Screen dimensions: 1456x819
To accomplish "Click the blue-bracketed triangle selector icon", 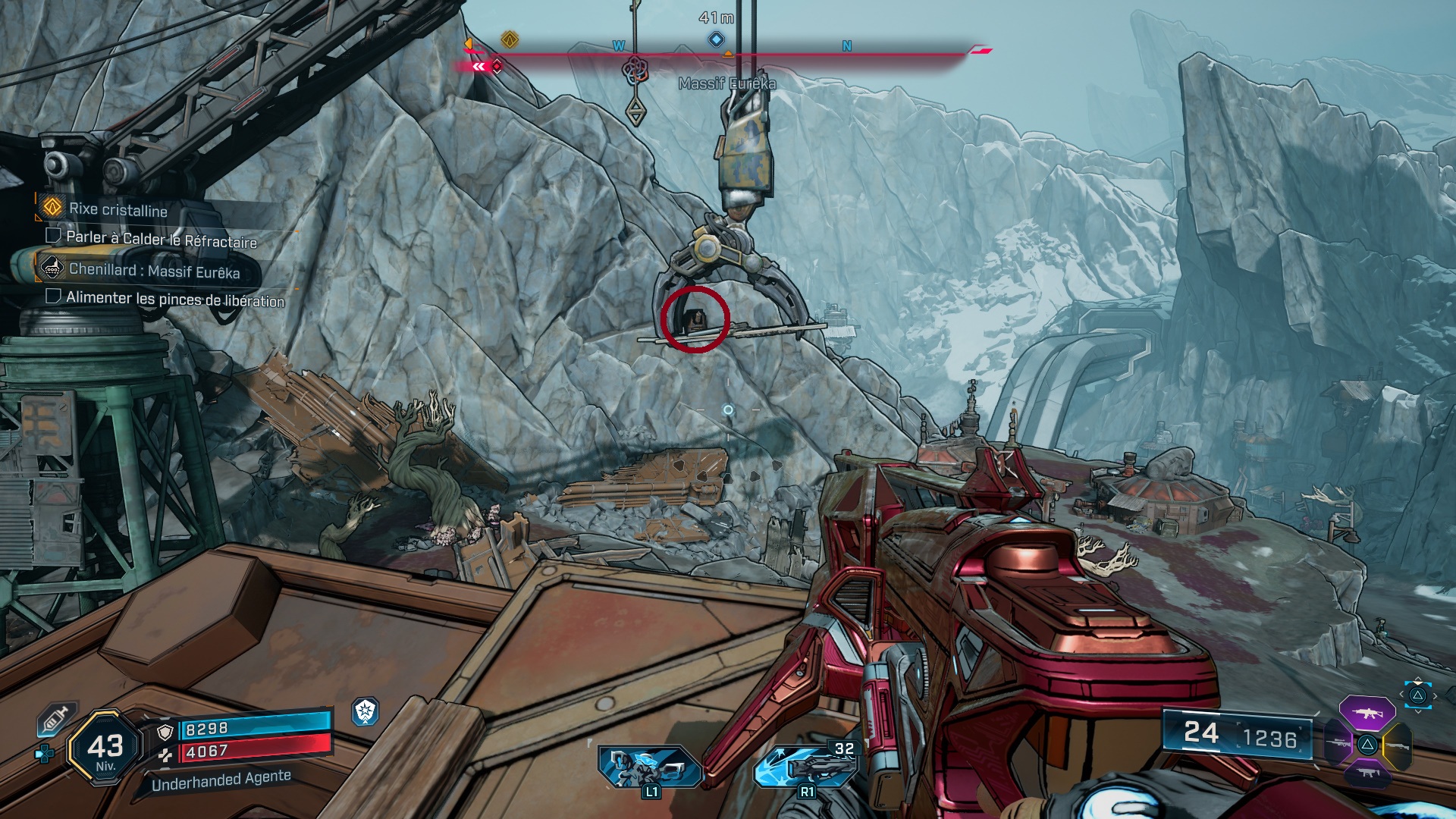I will [x=1417, y=695].
